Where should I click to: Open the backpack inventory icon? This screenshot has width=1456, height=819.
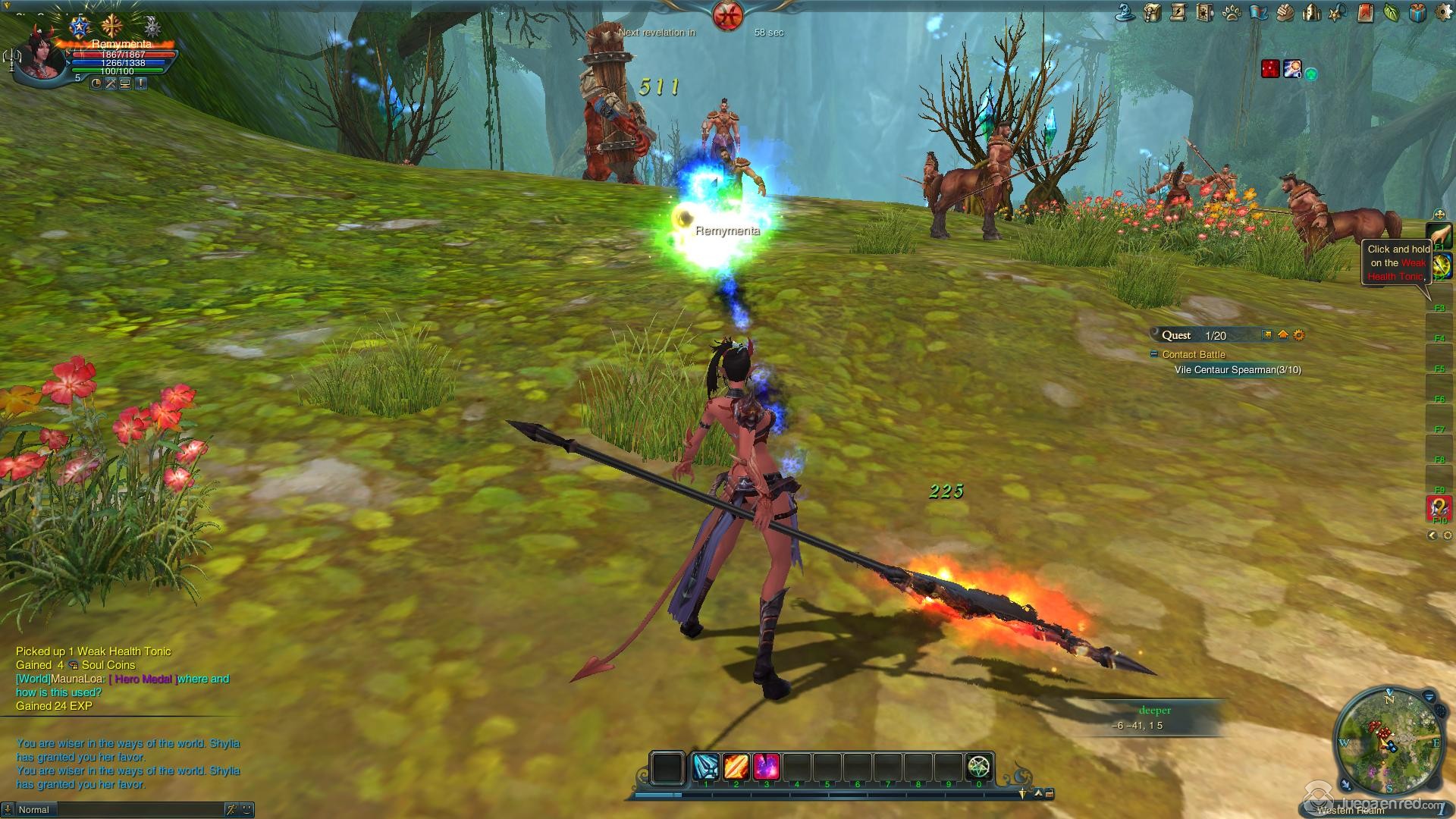click(1153, 12)
